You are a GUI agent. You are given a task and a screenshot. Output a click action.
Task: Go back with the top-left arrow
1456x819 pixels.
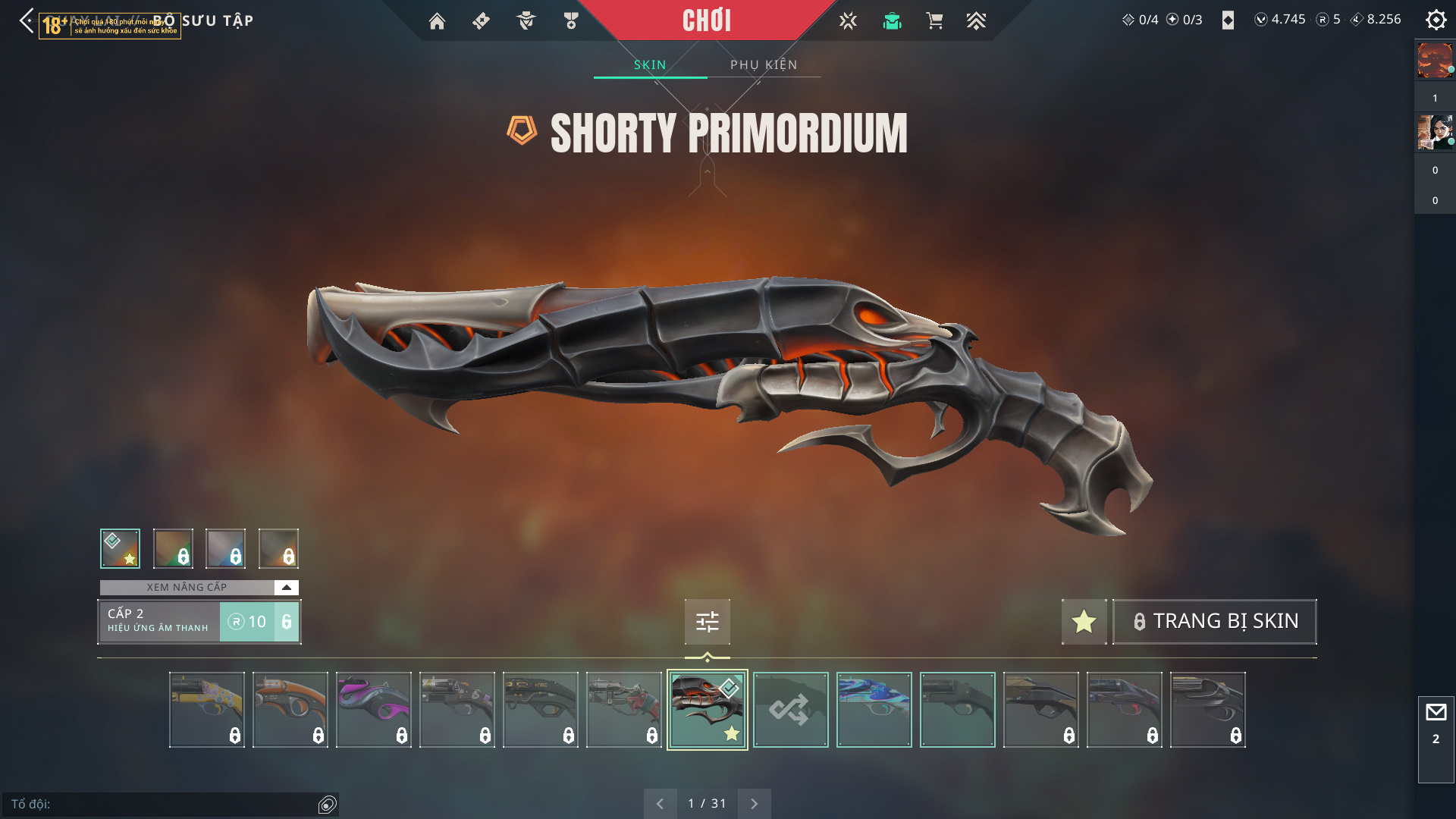point(27,20)
